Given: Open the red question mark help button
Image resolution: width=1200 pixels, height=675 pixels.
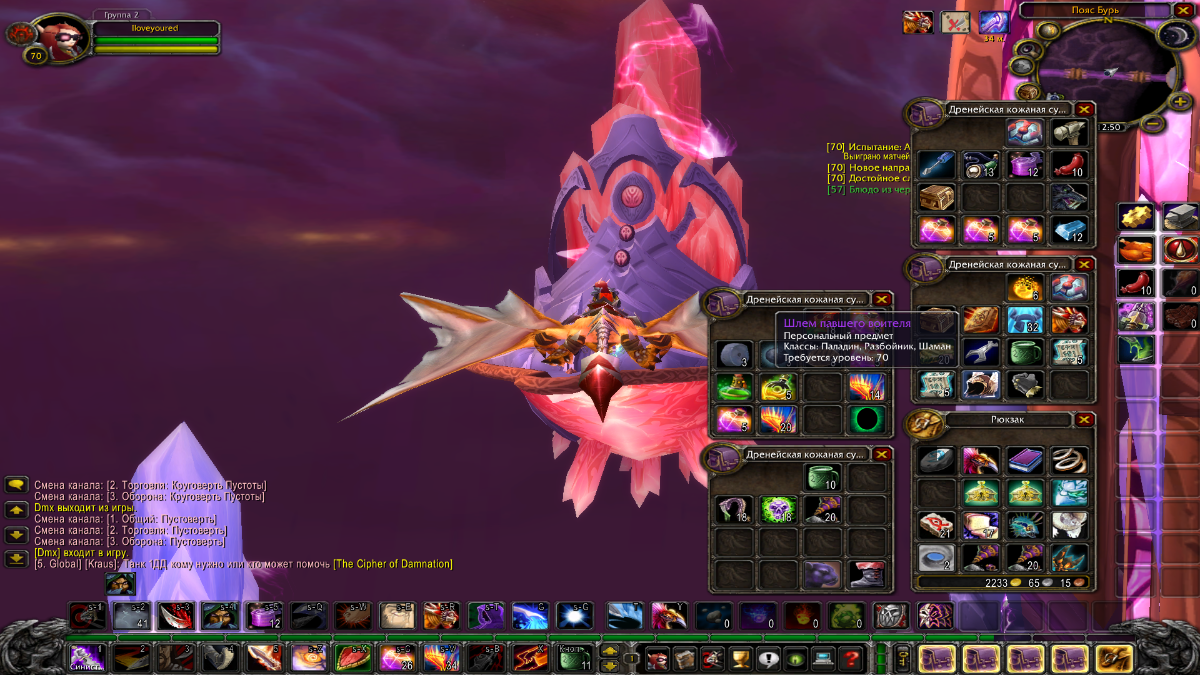Looking at the screenshot, I should (850, 658).
